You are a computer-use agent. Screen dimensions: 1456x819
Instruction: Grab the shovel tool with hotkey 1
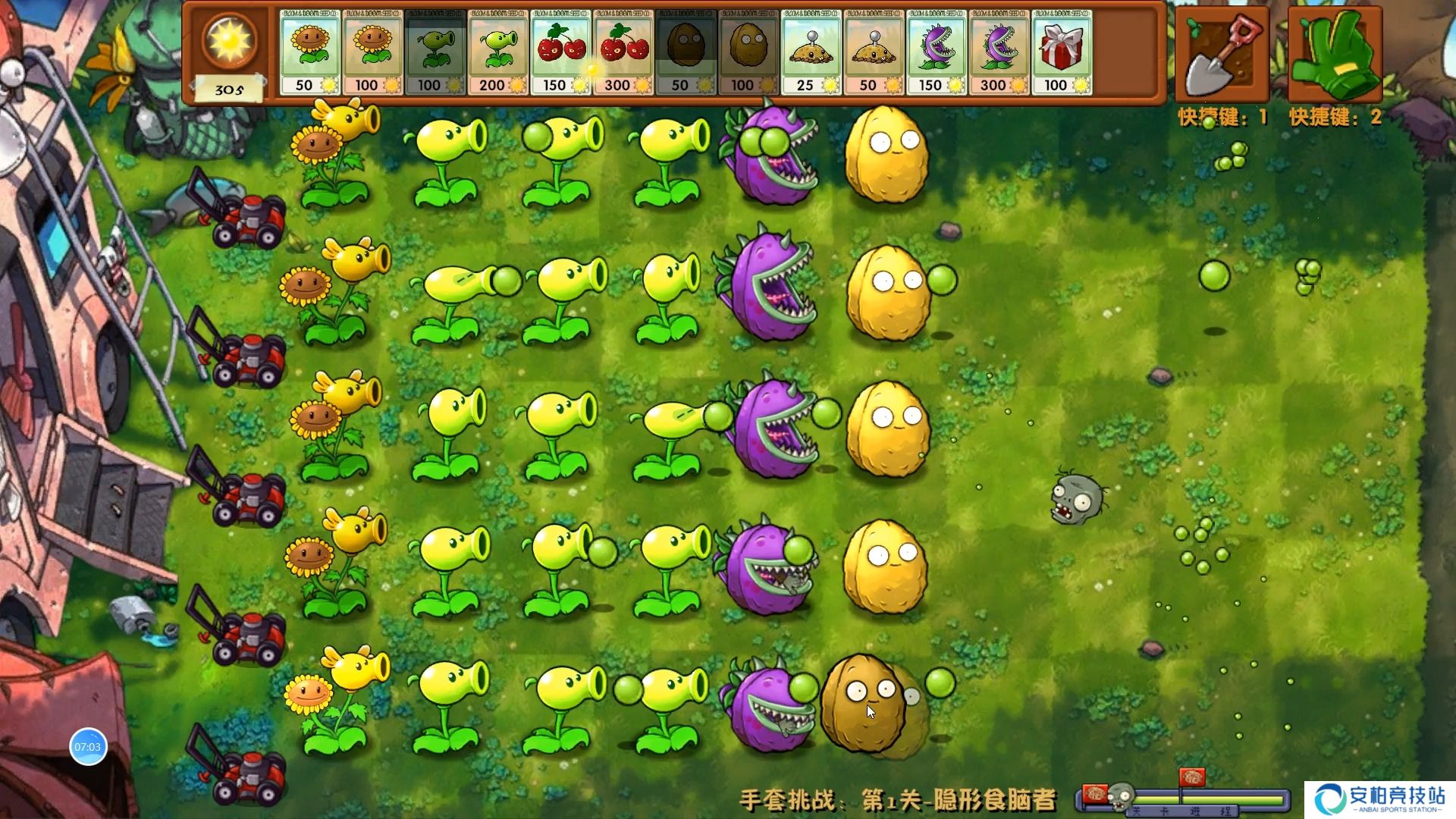(1222, 53)
